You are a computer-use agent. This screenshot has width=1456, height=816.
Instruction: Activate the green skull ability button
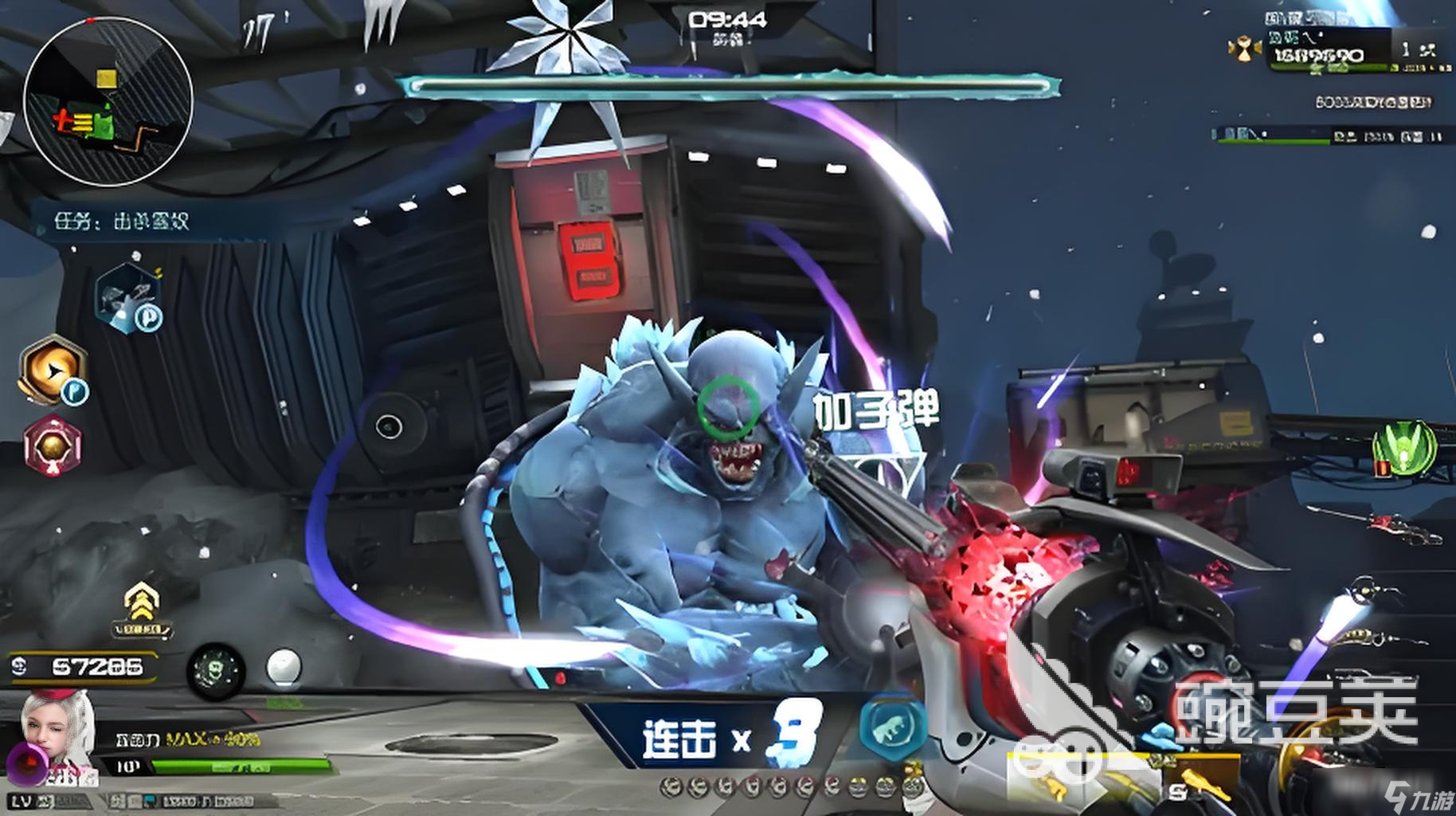click(x=215, y=668)
